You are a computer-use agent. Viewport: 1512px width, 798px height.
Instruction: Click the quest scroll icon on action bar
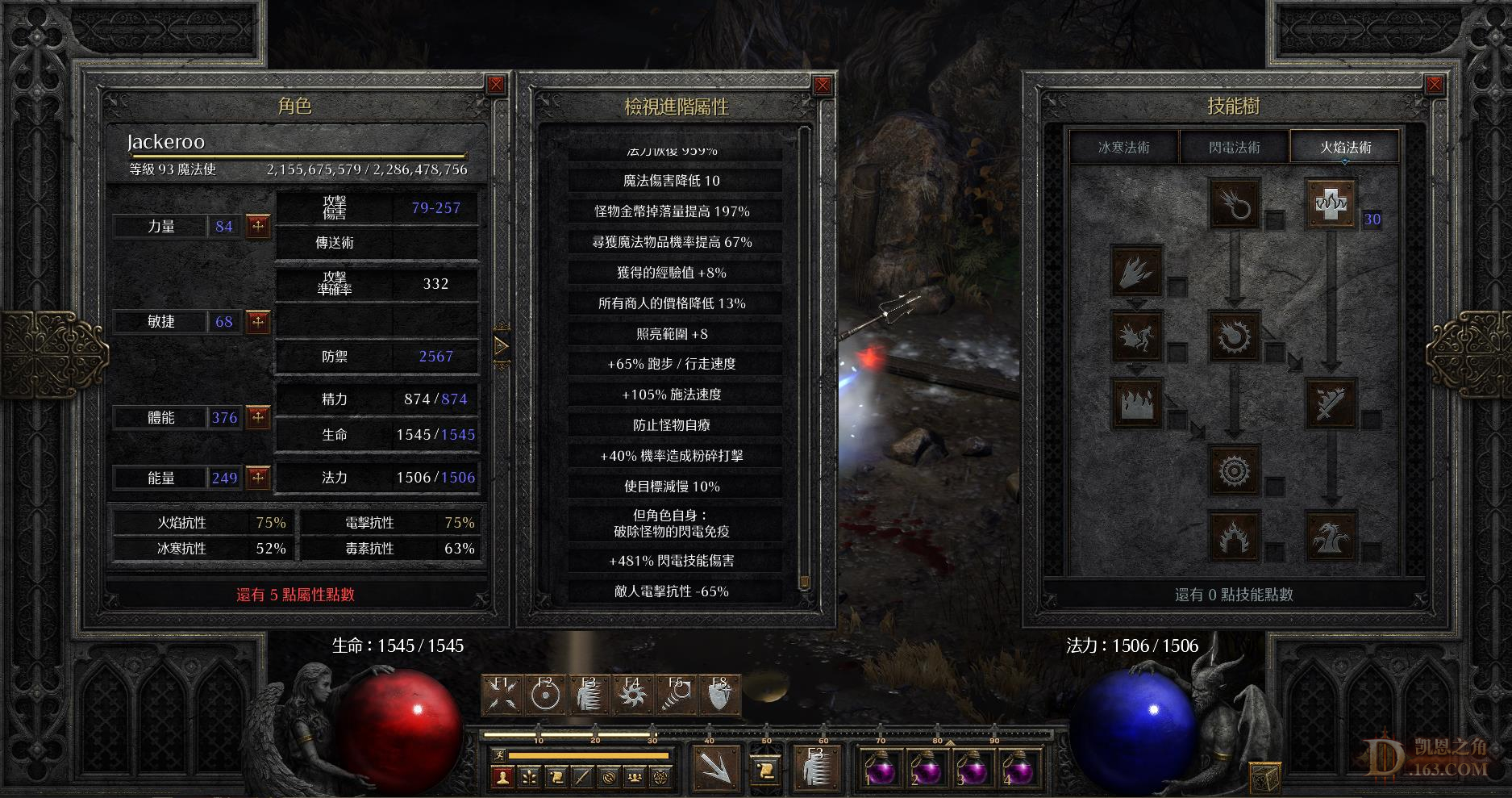(555, 777)
